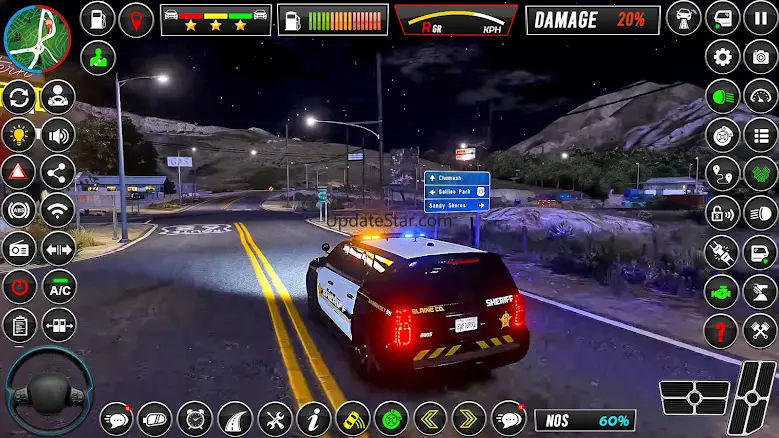
Task: Tap the circular minimap
Action: coord(37,38)
